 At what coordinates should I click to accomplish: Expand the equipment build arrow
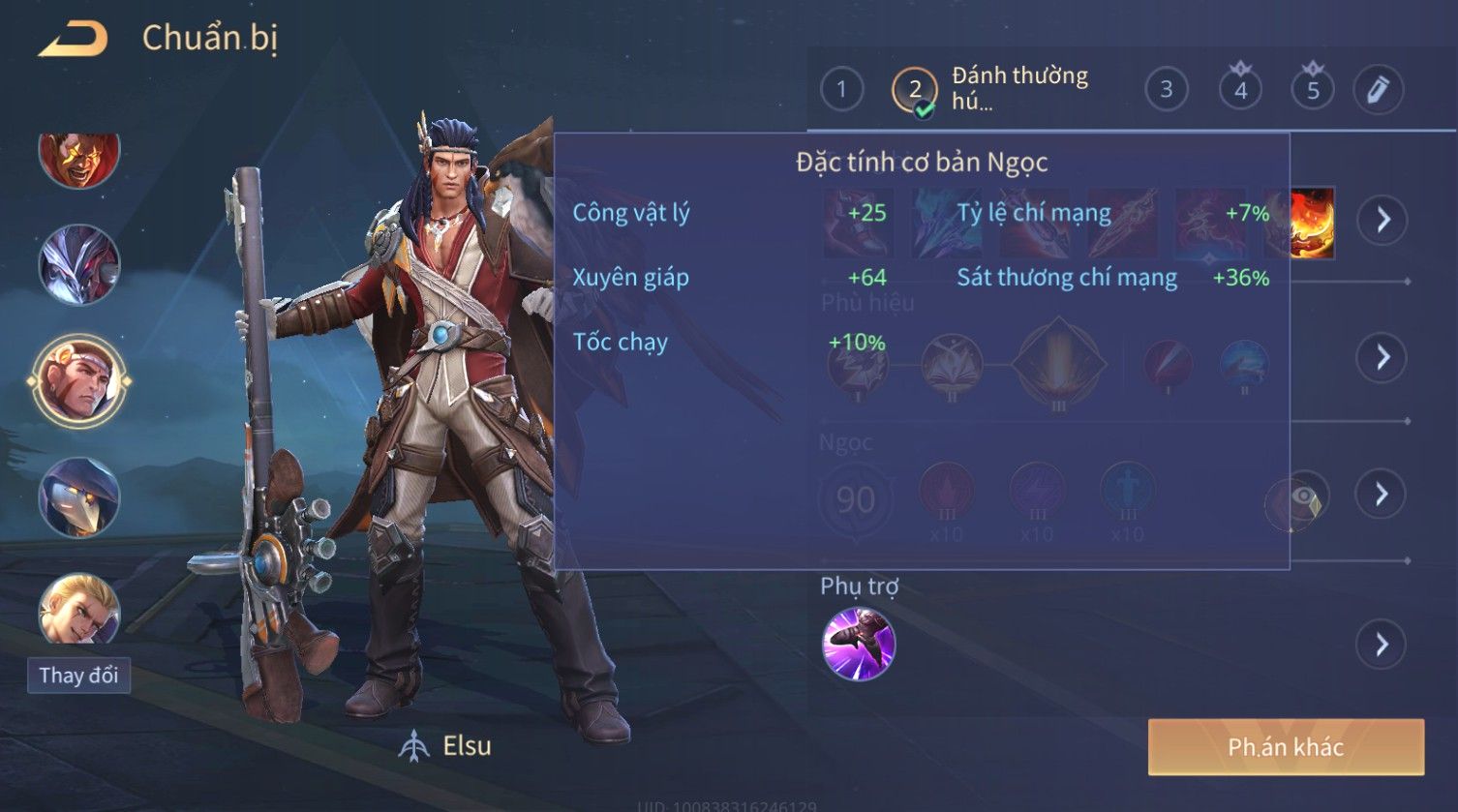click(x=1382, y=220)
